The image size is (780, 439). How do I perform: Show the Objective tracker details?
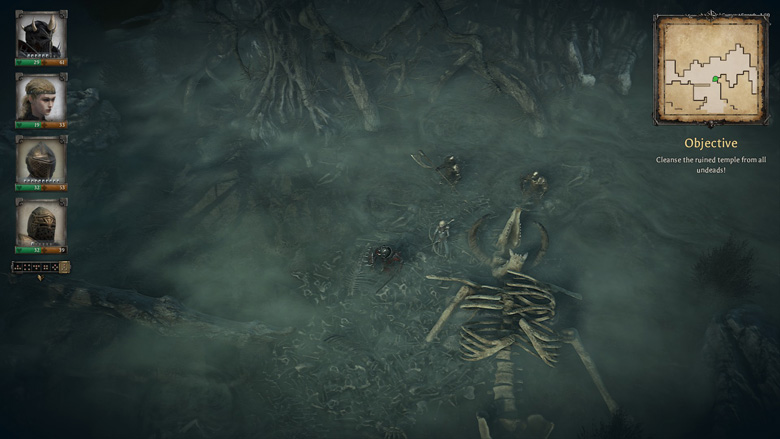pyautogui.click(x=710, y=143)
